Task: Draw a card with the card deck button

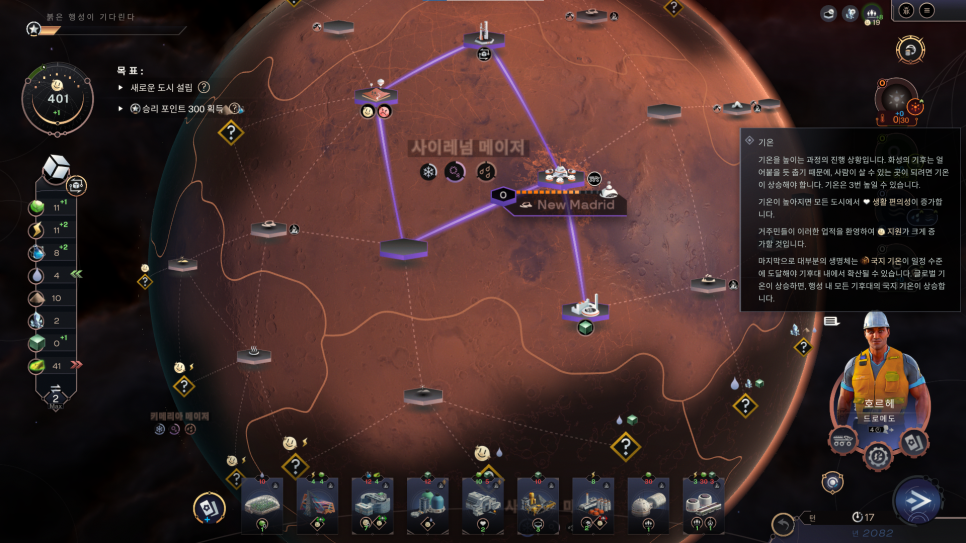Action: (x=207, y=508)
